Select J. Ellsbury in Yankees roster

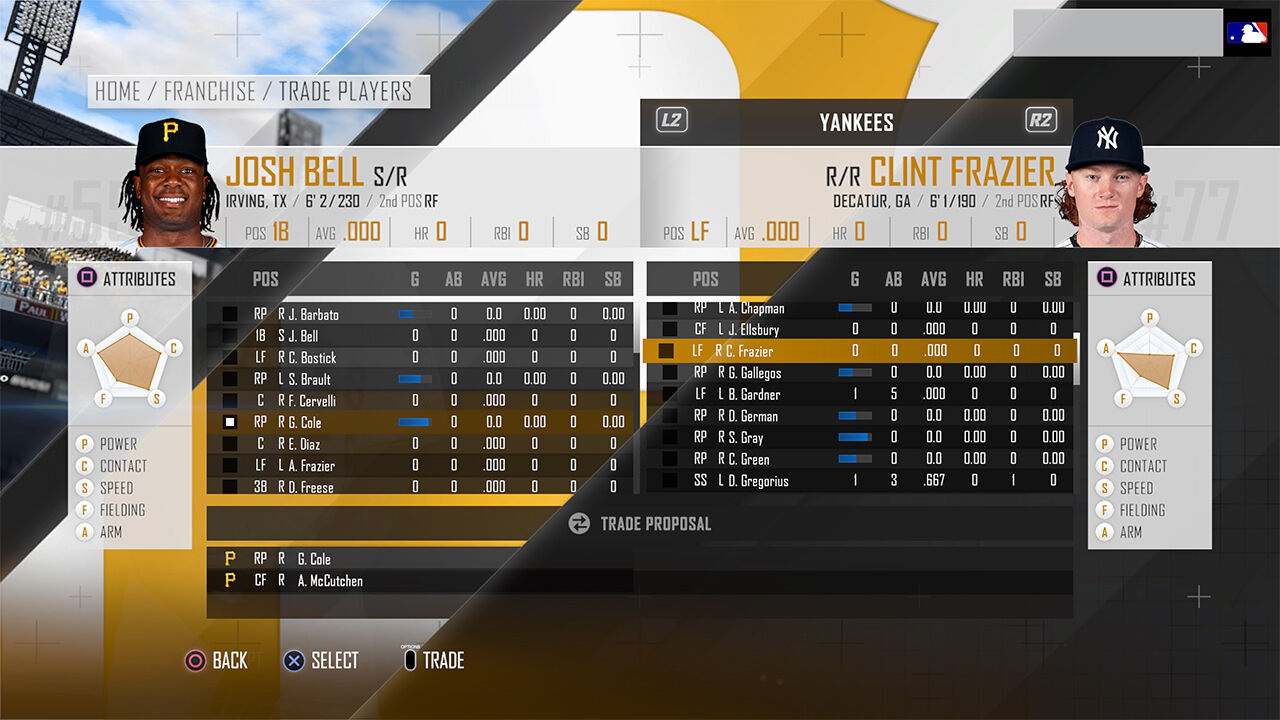(752, 330)
